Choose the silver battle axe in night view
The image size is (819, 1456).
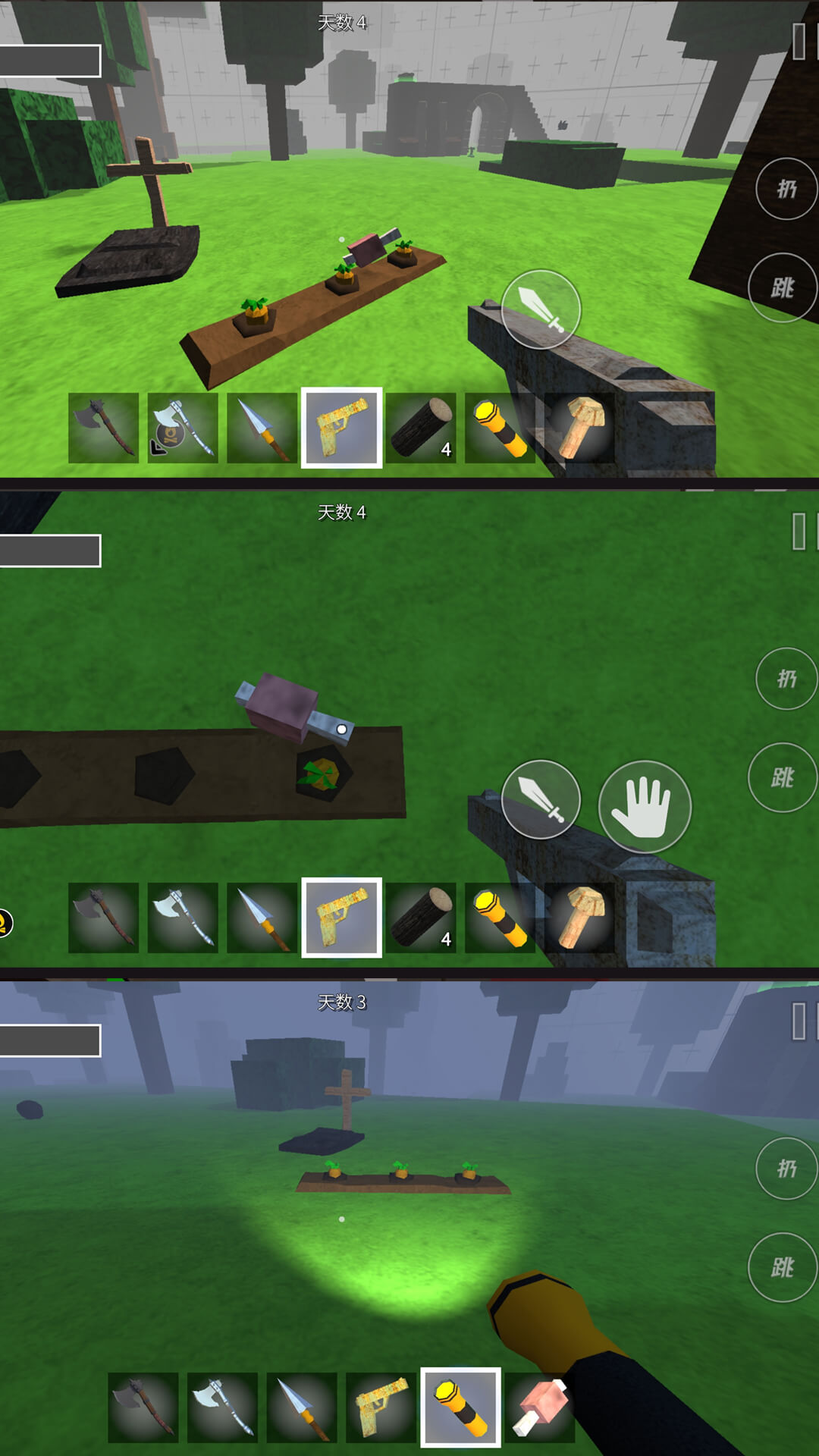222,1407
